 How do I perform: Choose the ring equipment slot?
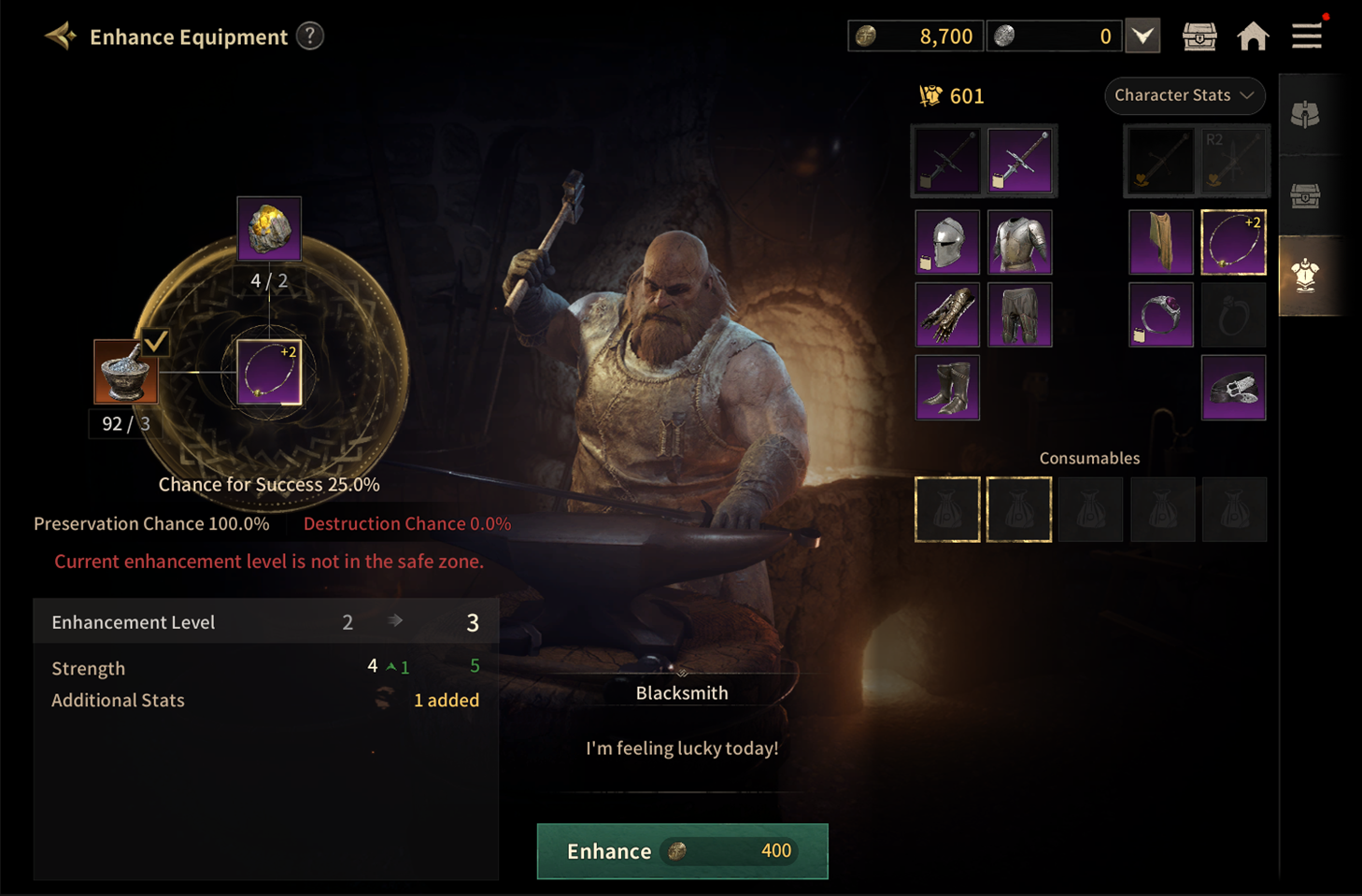1161,315
